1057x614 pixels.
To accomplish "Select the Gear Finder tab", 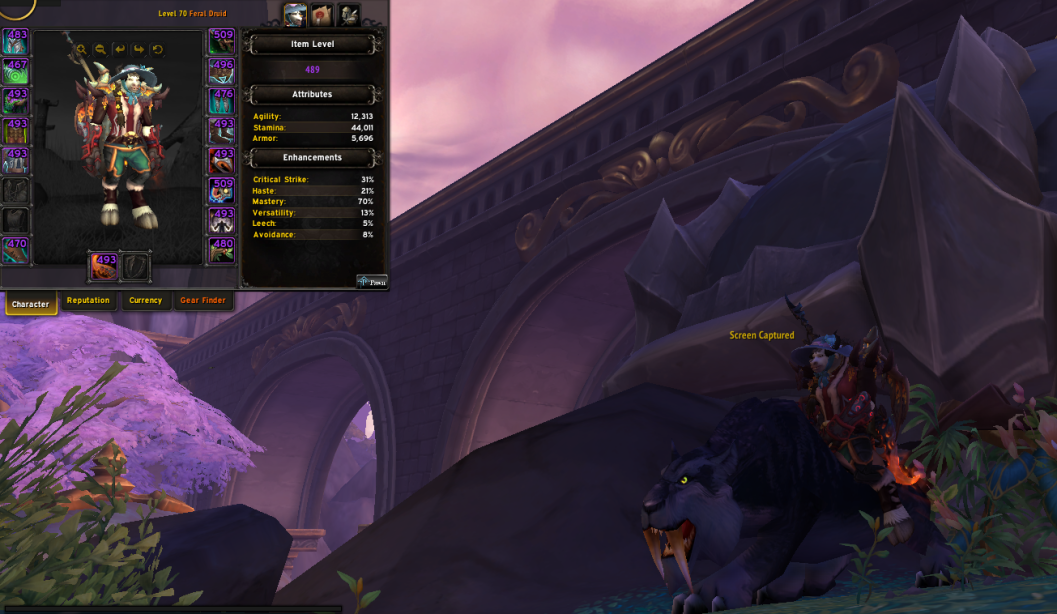I will pos(203,301).
